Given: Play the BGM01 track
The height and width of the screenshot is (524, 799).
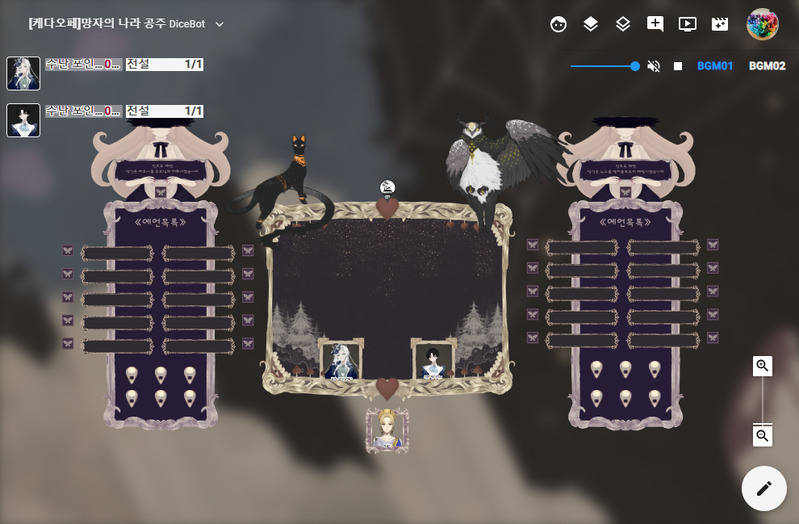Looking at the screenshot, I should (715, 66).
